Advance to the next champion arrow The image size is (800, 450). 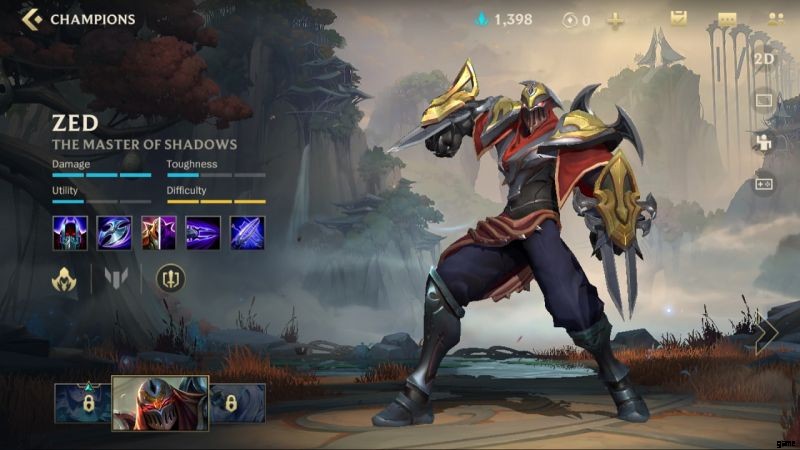[x=767, y=335]
